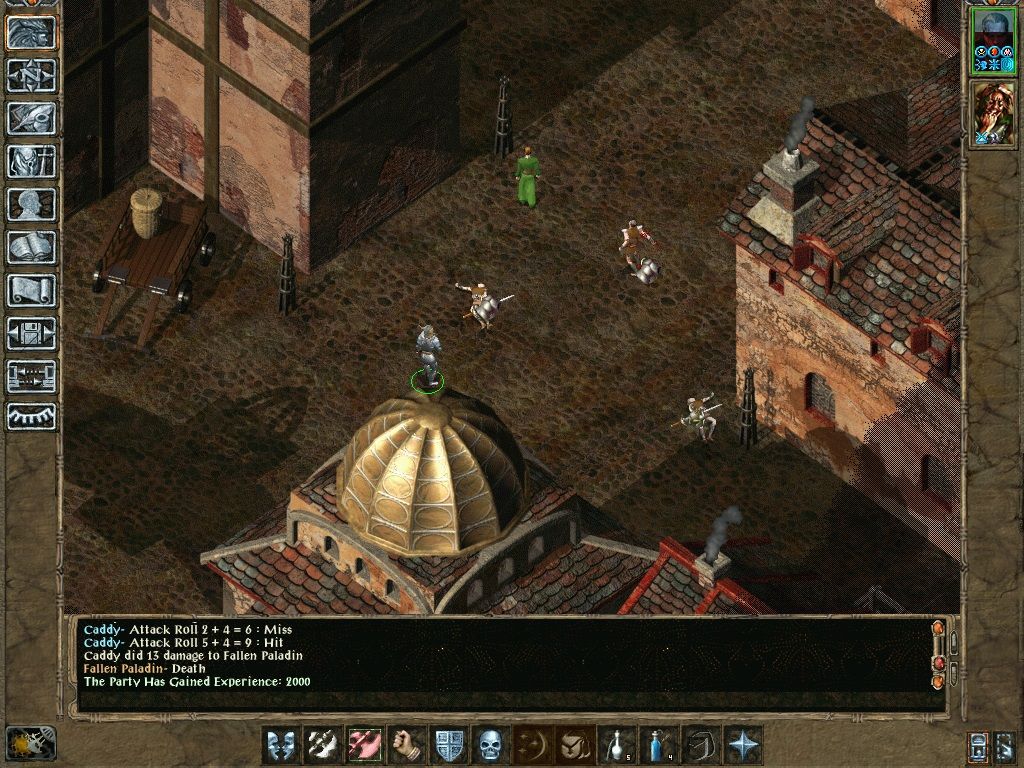Image resolution: width=1024 pixels, height=768 pixels.
Task: Show the character record with the head silhouette button
Action: [31, 204]
